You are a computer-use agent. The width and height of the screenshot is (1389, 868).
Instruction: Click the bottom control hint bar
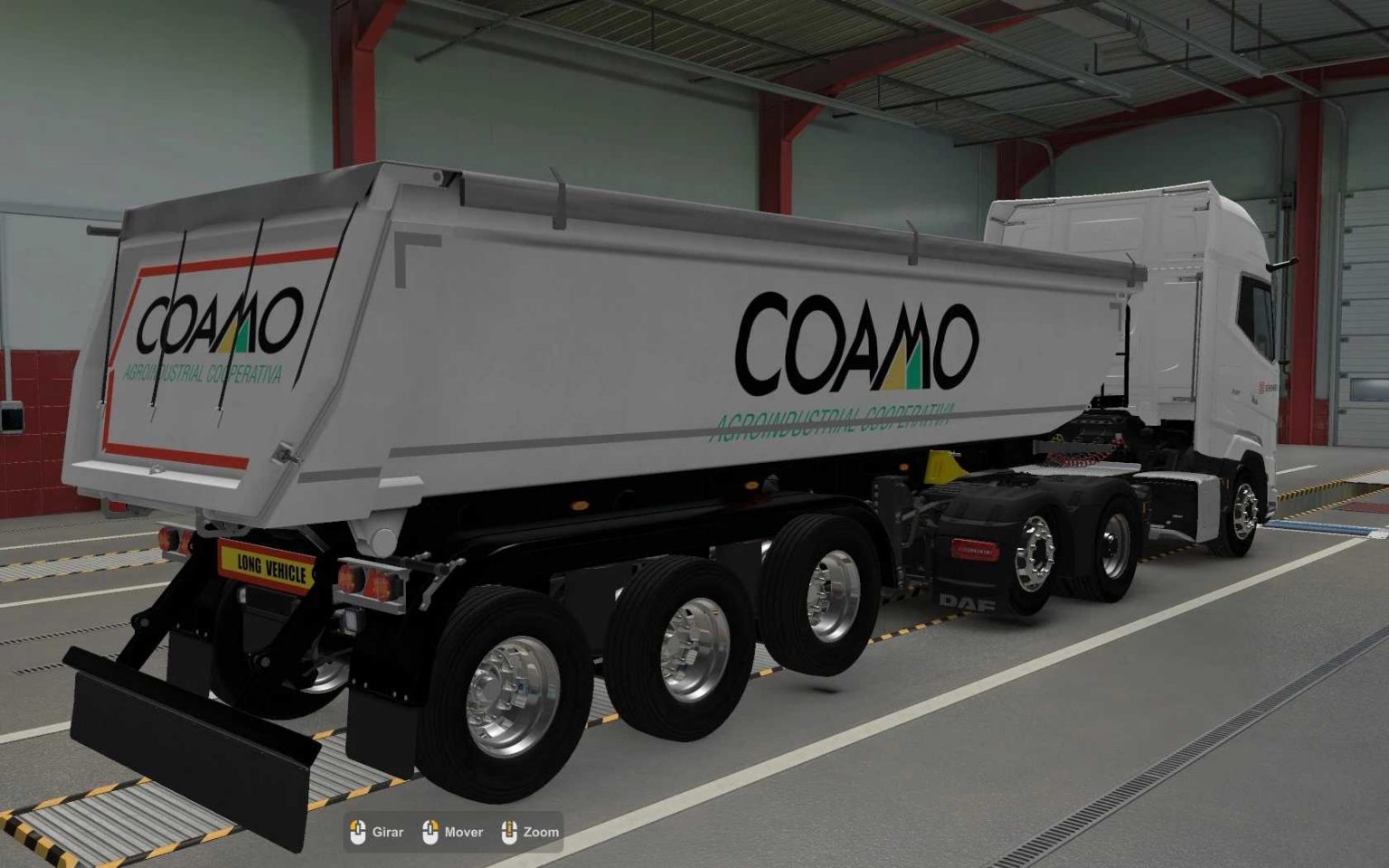coord(452,830)
